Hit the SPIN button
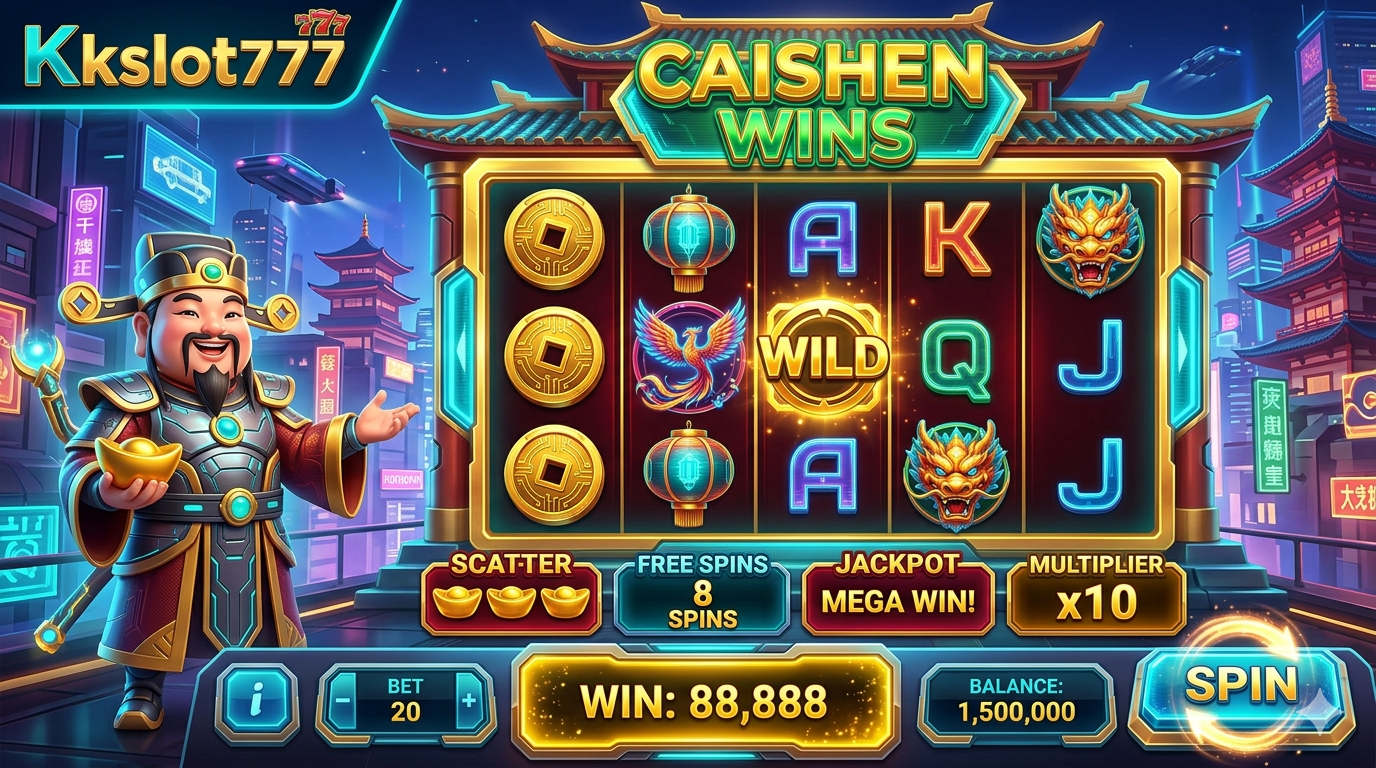Viewport: 1376px width, 768px height. point(1240,686)
